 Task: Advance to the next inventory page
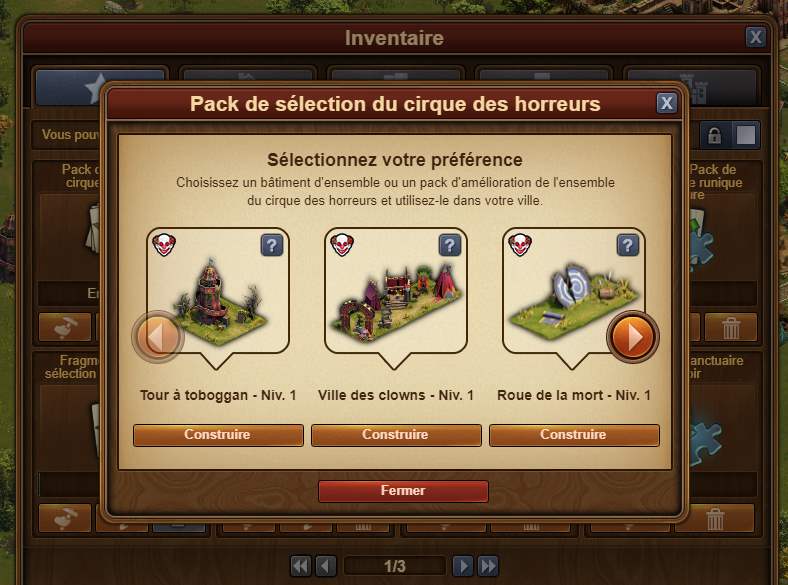click(462, 566)
